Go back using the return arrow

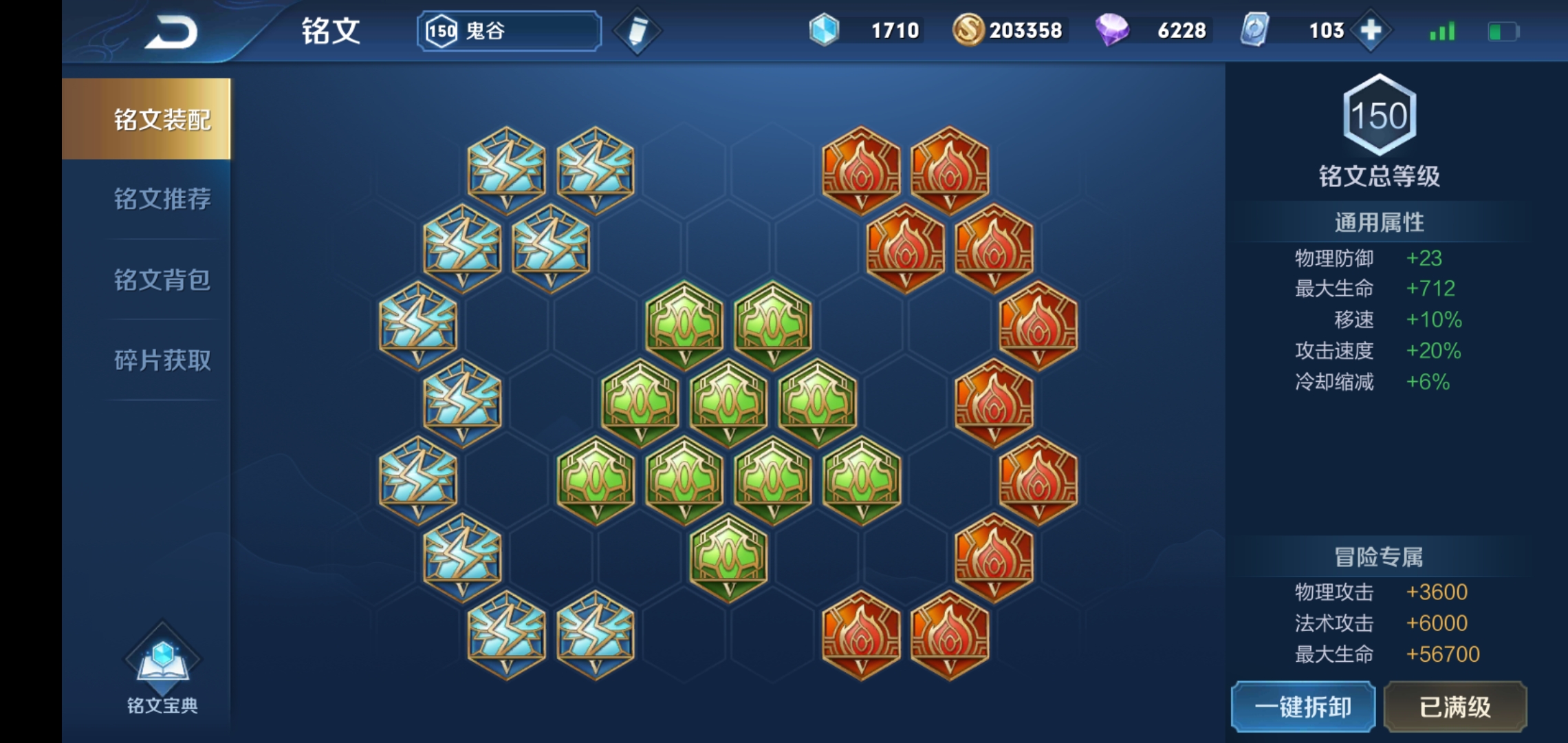tap(171, 32)
